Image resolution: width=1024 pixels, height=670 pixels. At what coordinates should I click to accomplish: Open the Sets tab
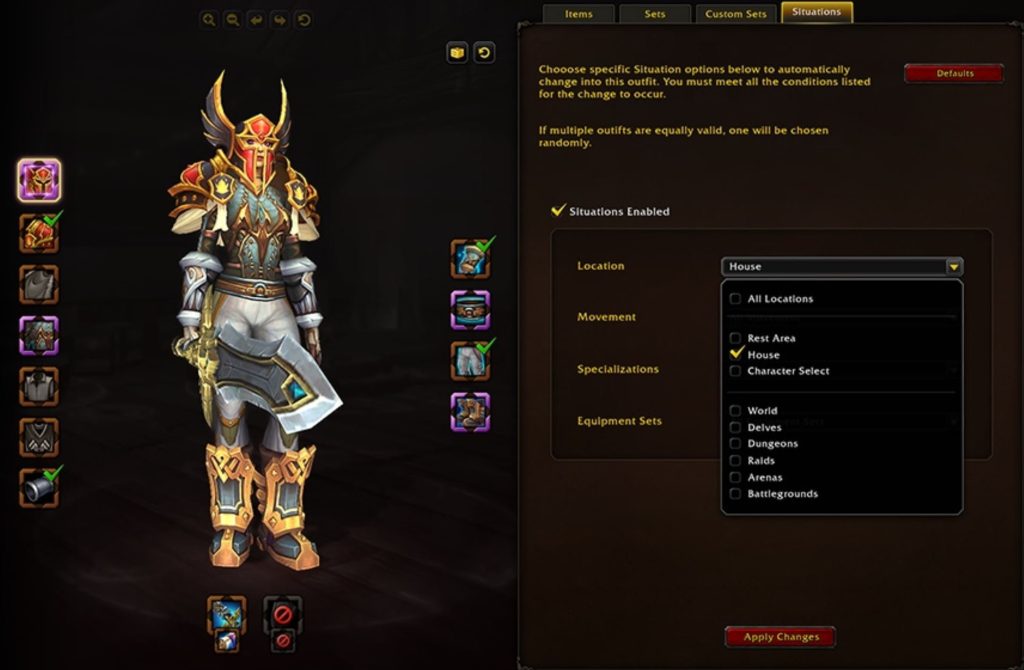click(x=655, y=14)
